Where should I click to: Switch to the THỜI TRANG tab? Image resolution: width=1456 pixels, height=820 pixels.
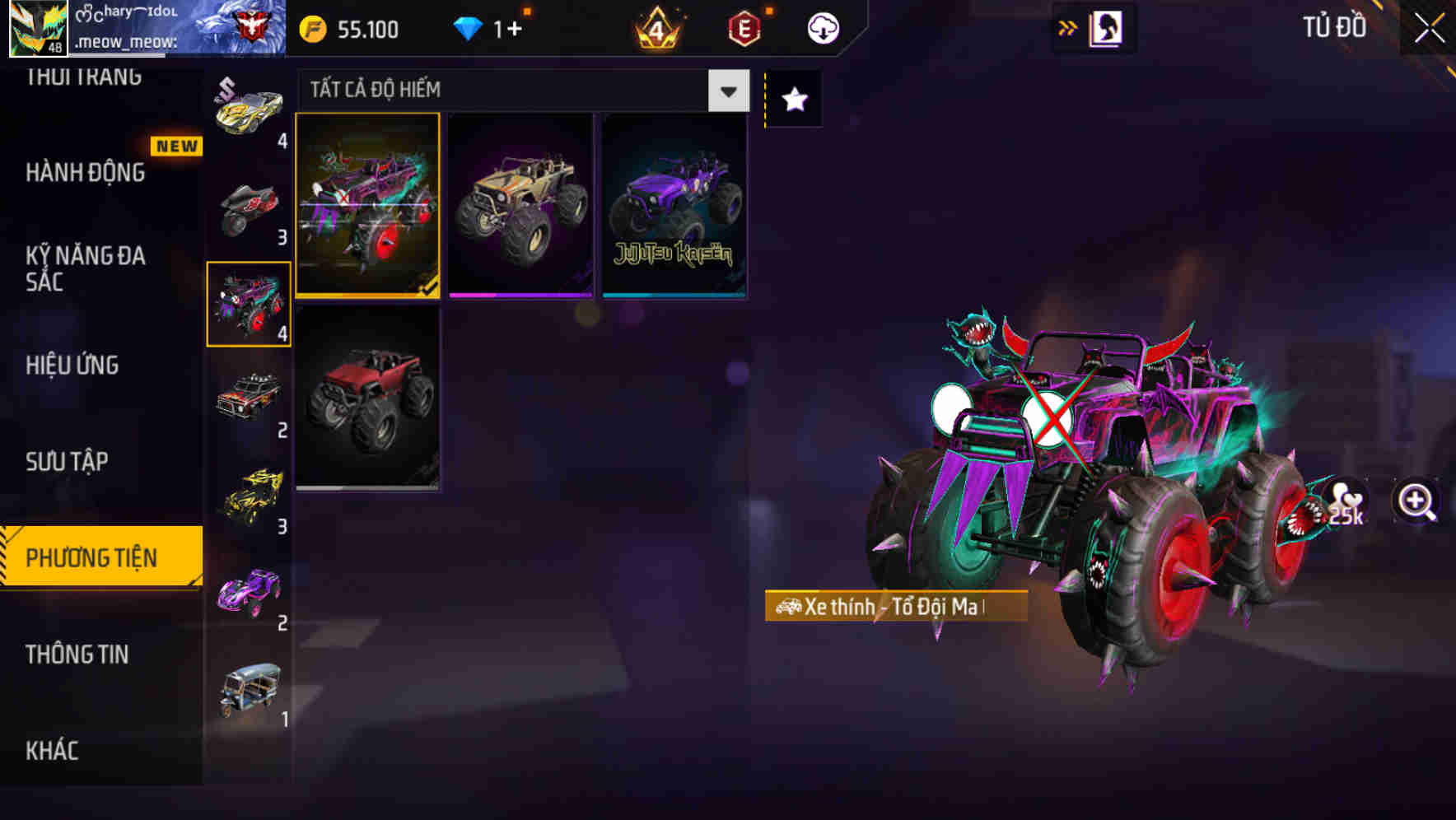click(82, 76)
